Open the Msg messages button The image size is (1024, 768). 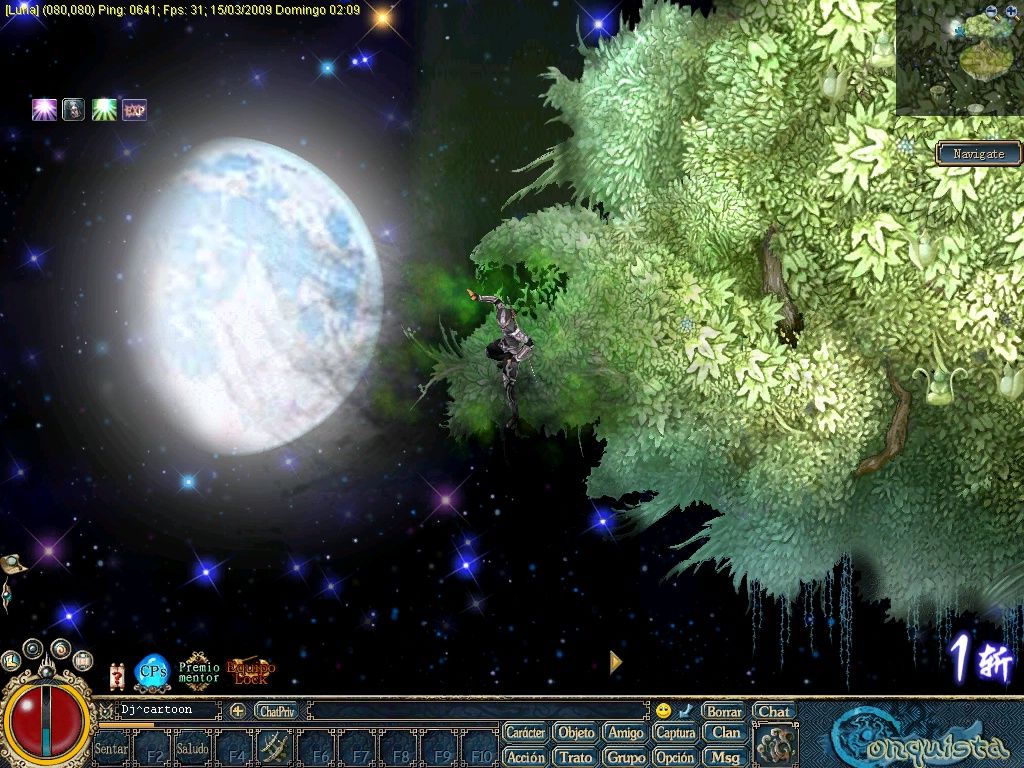(726, 757)
